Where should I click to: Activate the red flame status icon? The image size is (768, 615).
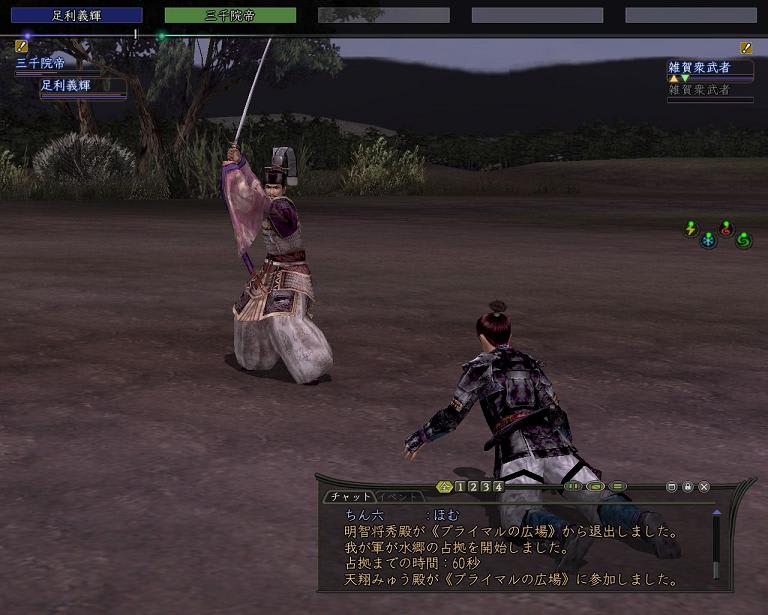727,228
